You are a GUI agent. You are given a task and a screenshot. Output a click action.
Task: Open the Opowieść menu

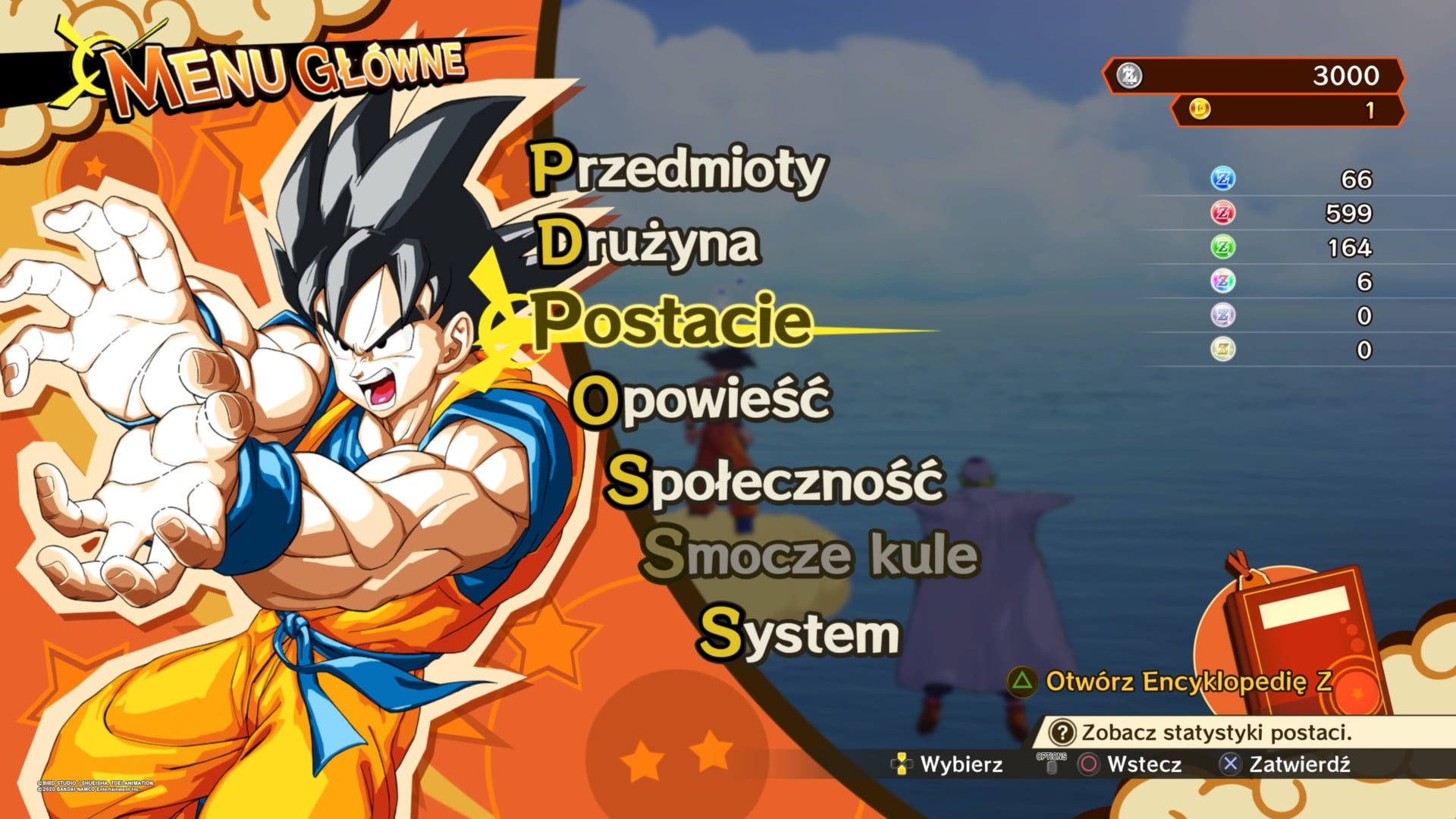(701, 400)
